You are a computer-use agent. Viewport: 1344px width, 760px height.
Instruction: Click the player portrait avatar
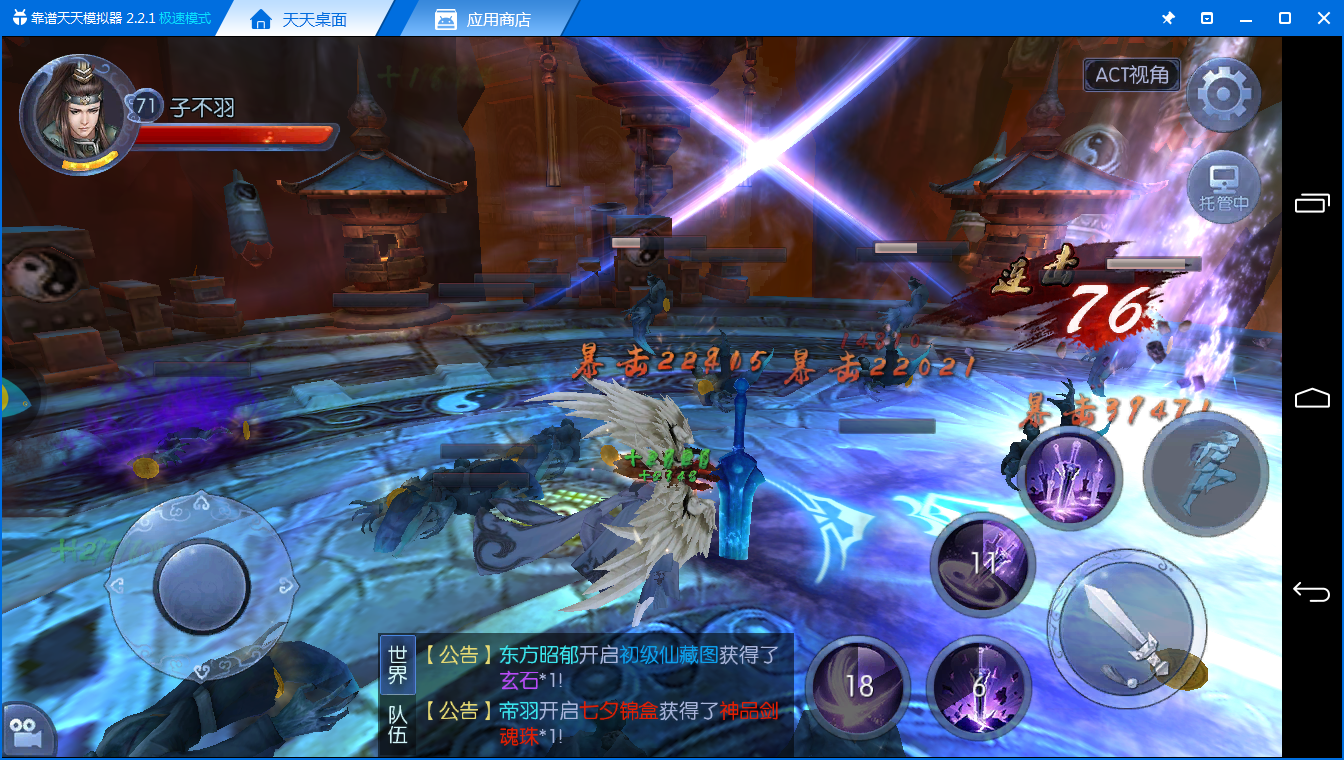[x=78, y=113]
